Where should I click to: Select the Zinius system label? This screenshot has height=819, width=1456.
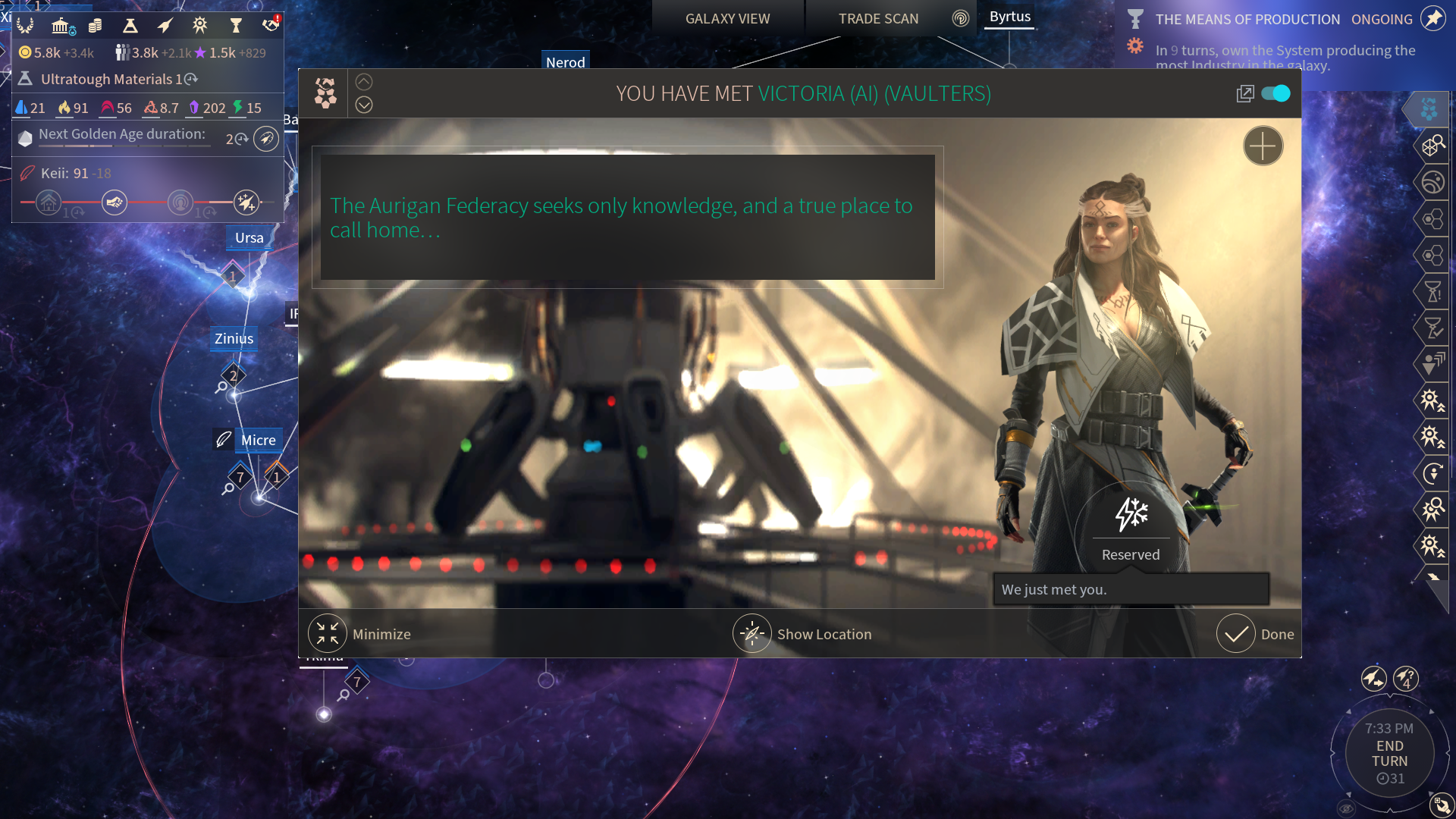click(x=234, y=338)
